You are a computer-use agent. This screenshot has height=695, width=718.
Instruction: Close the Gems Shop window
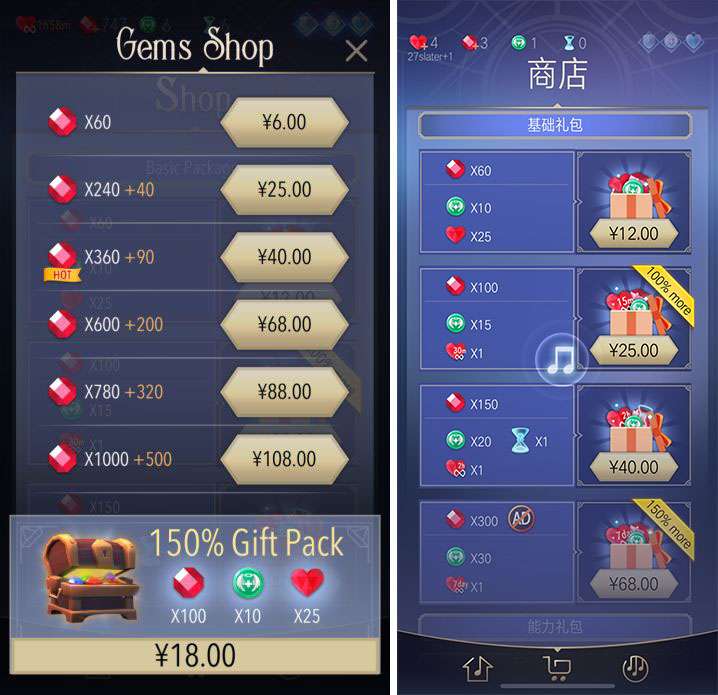click(356, 51)
